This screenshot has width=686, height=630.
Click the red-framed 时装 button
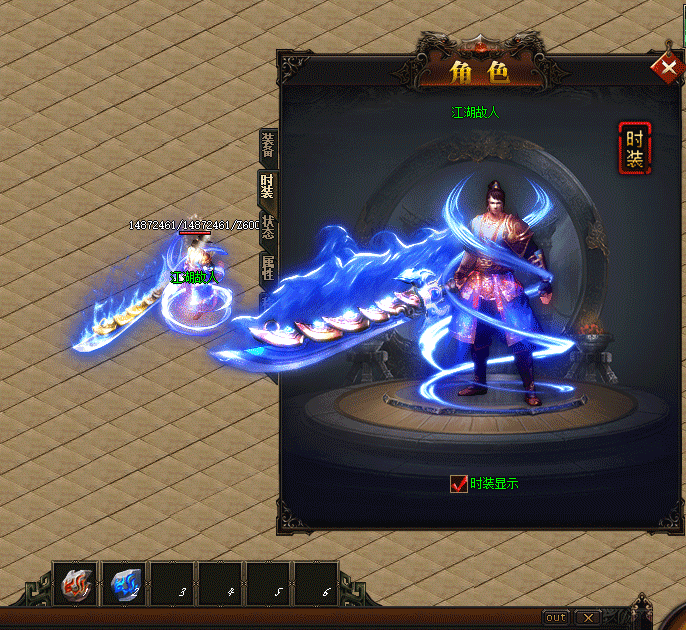(634, 148)
